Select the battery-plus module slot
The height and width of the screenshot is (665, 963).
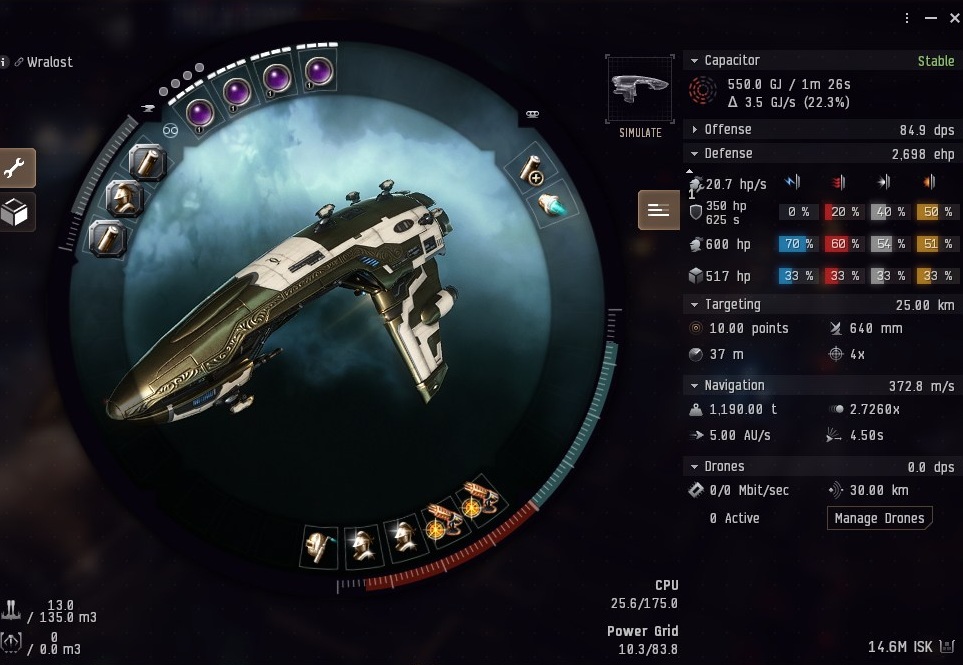pyautogui.click(x=534, y=171)
